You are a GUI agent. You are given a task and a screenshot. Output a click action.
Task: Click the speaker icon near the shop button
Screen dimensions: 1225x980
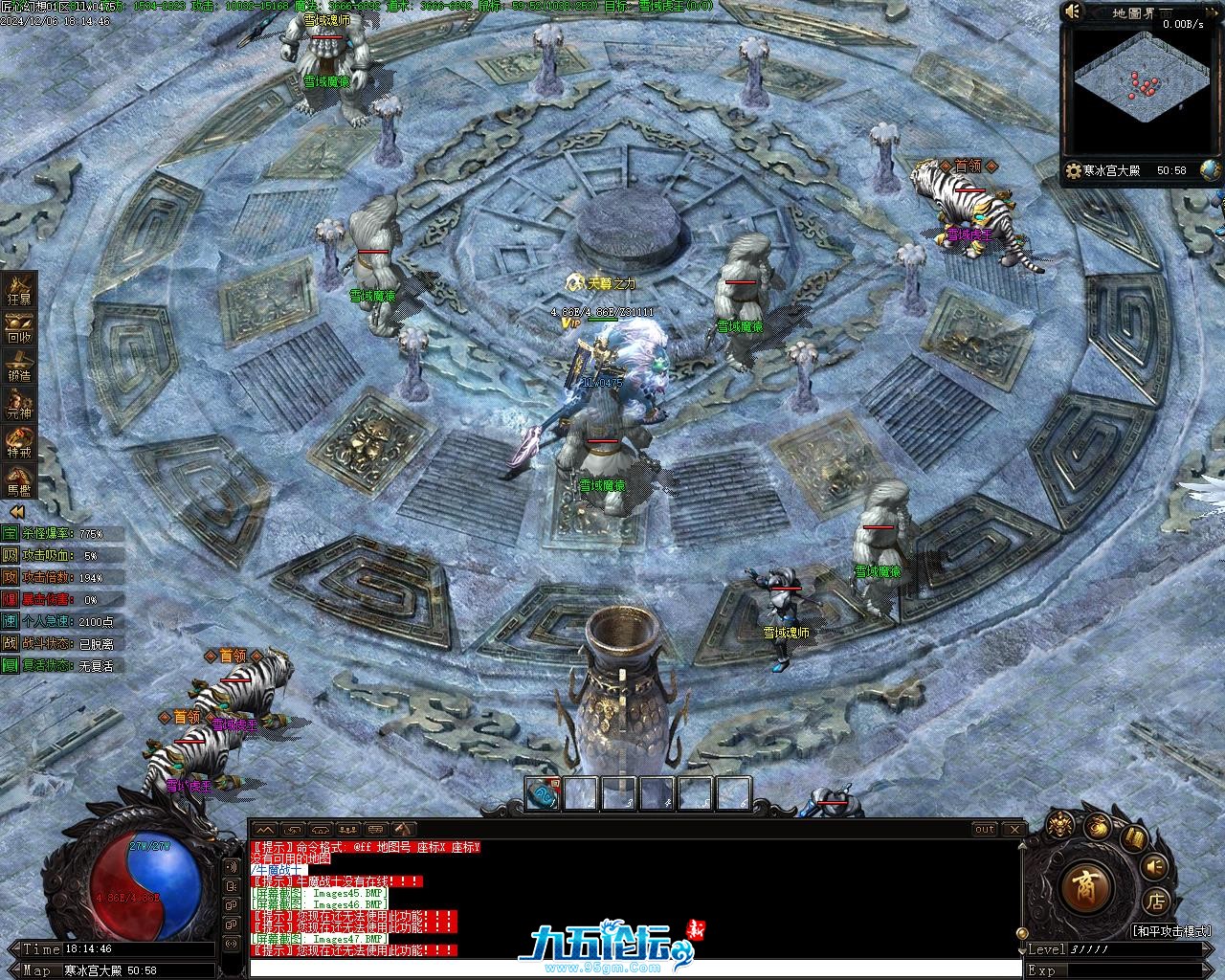pos(1155,866)
